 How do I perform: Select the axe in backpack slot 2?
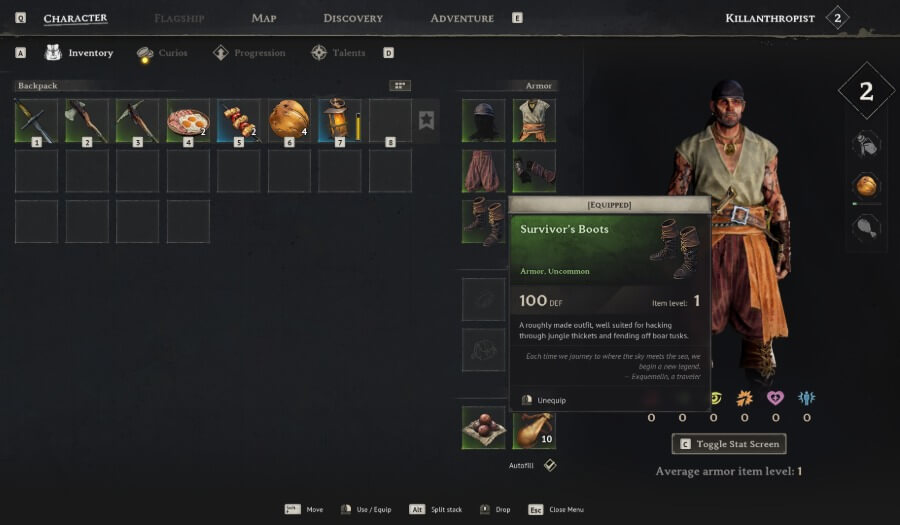[87, 120]
